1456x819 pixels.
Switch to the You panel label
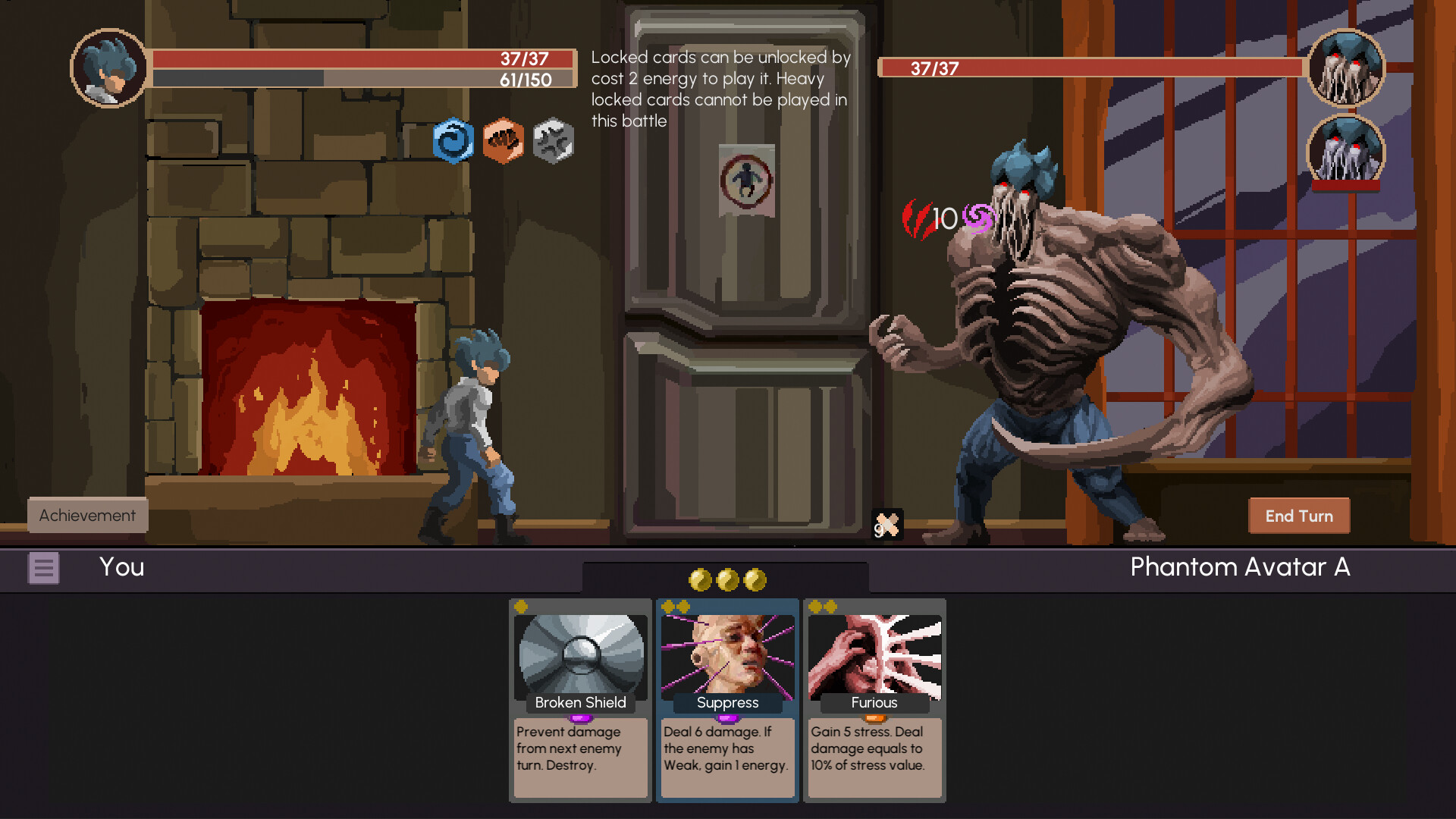(x=121, y=567)
